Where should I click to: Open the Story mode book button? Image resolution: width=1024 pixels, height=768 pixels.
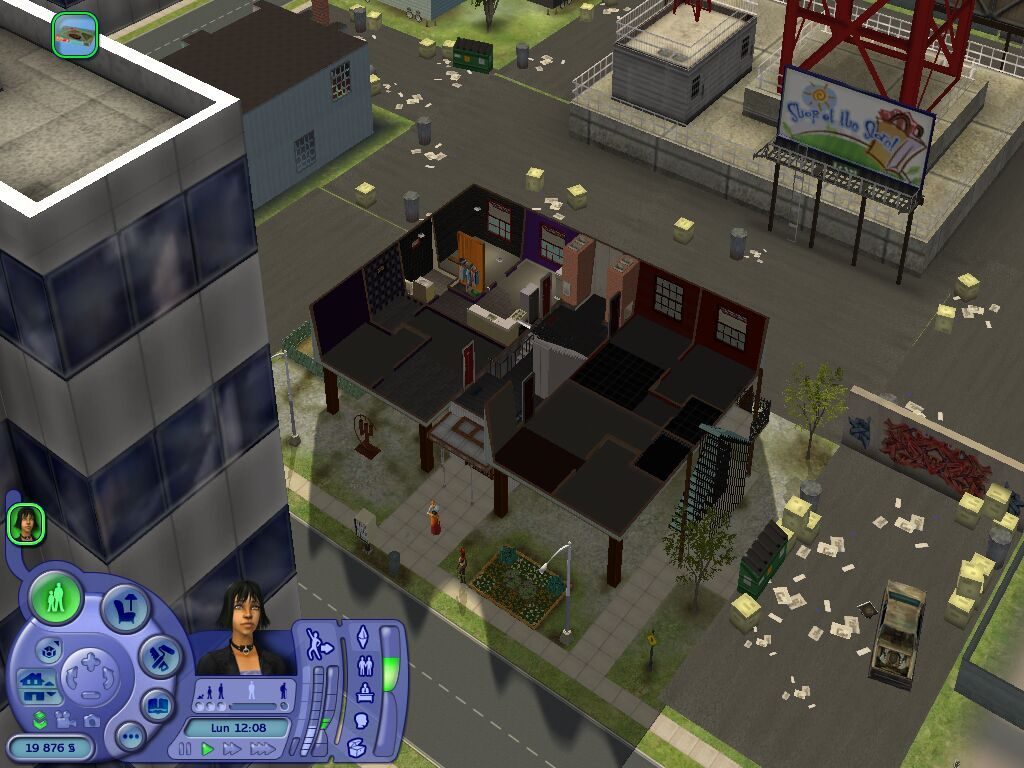157,705
